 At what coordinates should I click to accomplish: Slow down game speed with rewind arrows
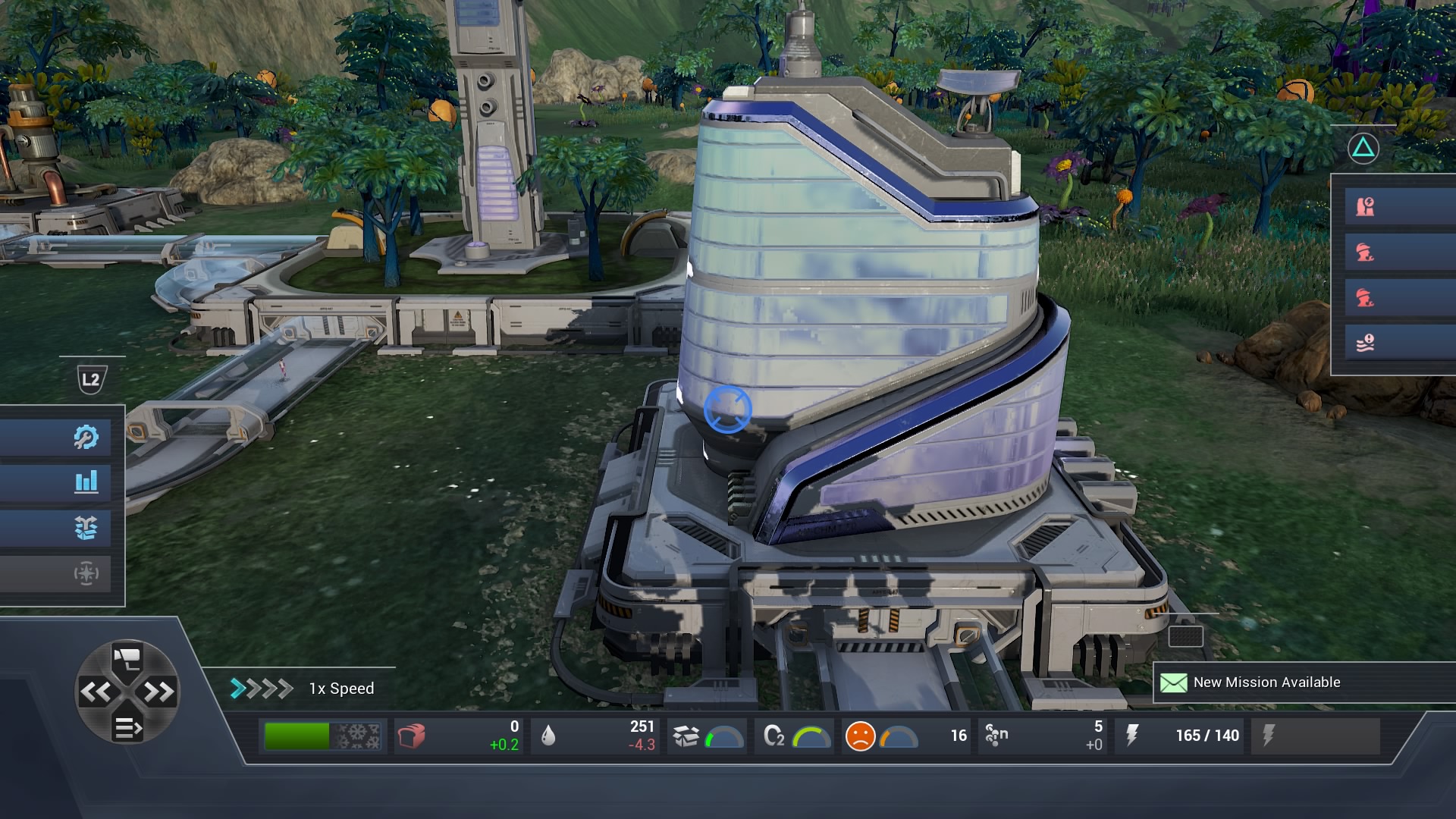pos(96,692)
